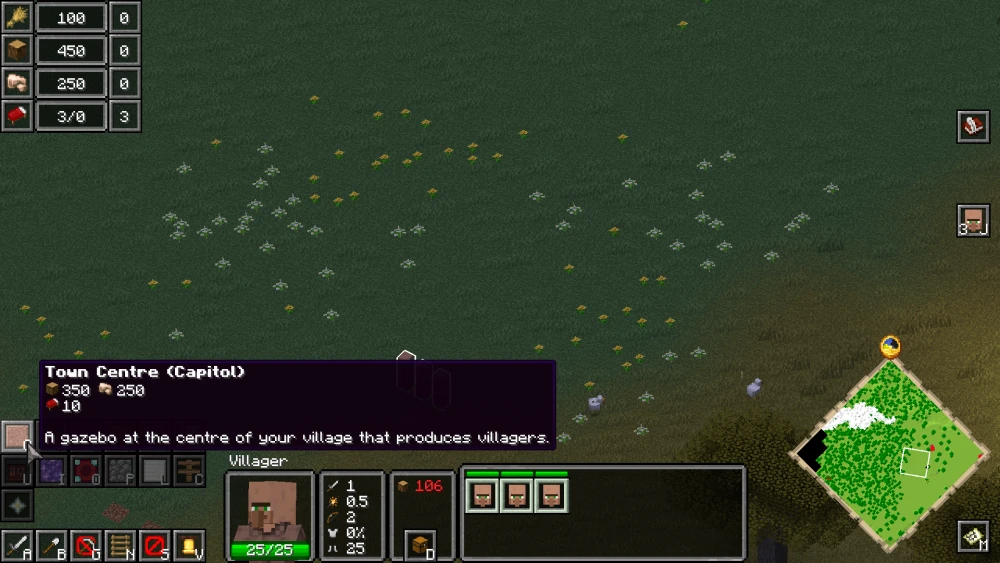Open the red book icon button

click(x=973, y=127)
